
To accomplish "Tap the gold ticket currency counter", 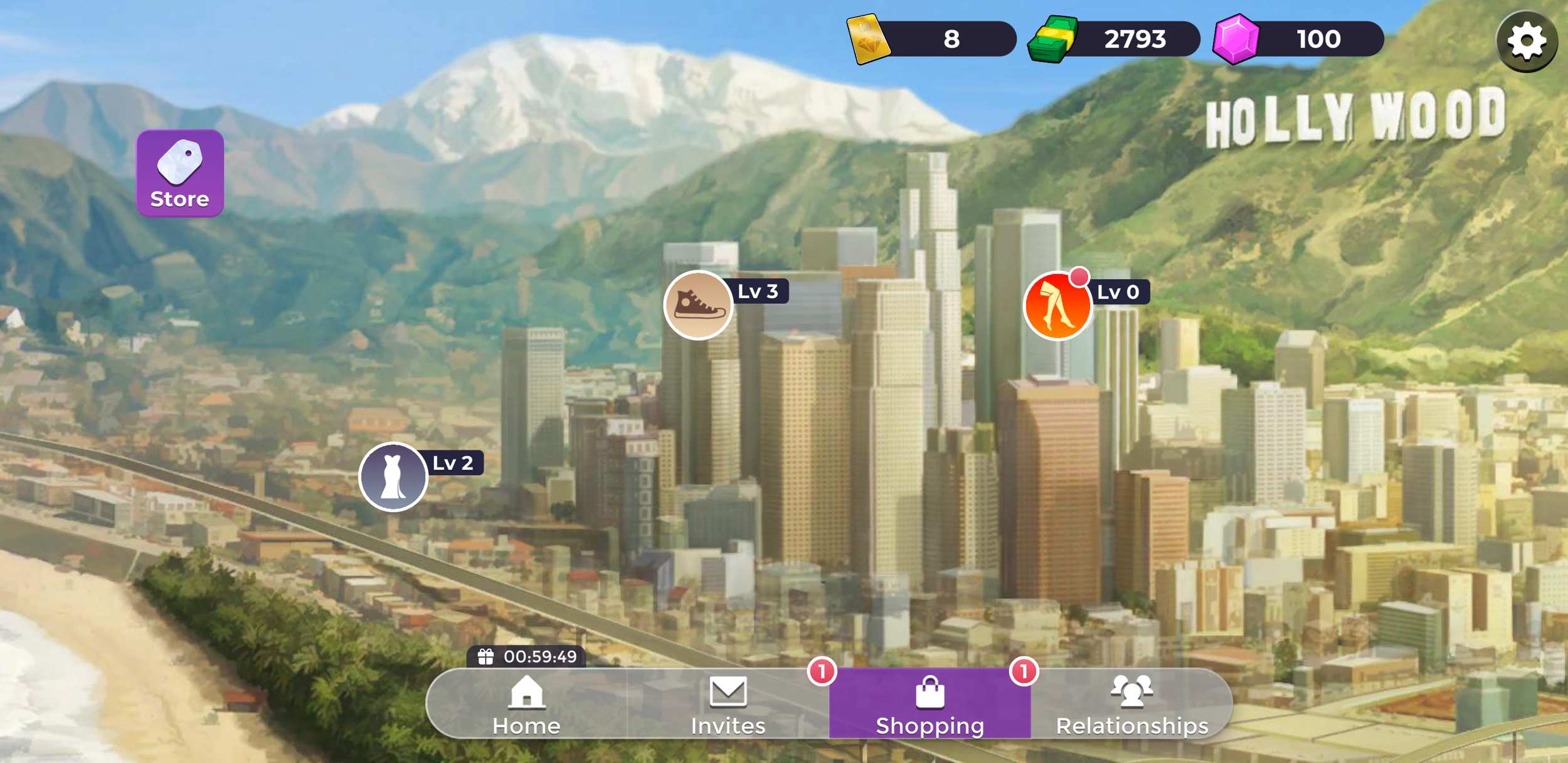I will 932,40.
